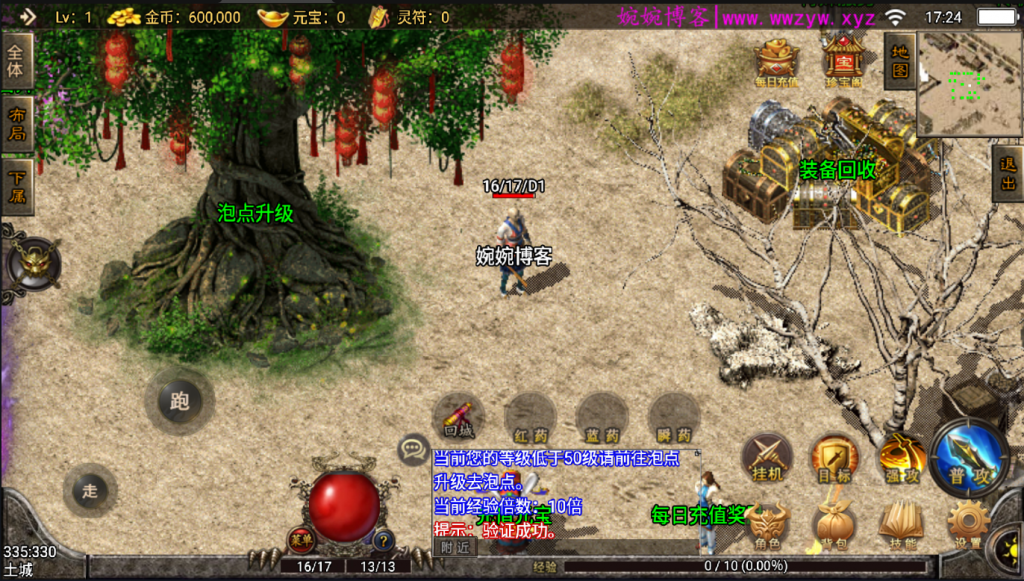1024x581 pixels.
Task: Activate the 普攻 normal attack button
Action: [969, 458]
